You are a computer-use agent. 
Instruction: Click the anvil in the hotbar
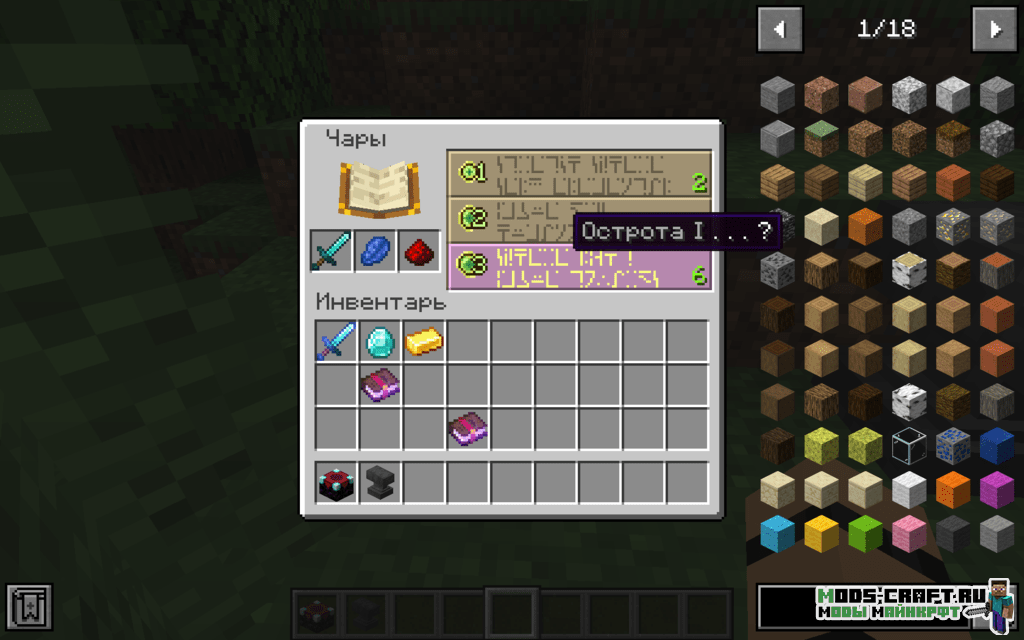[381, 483]
